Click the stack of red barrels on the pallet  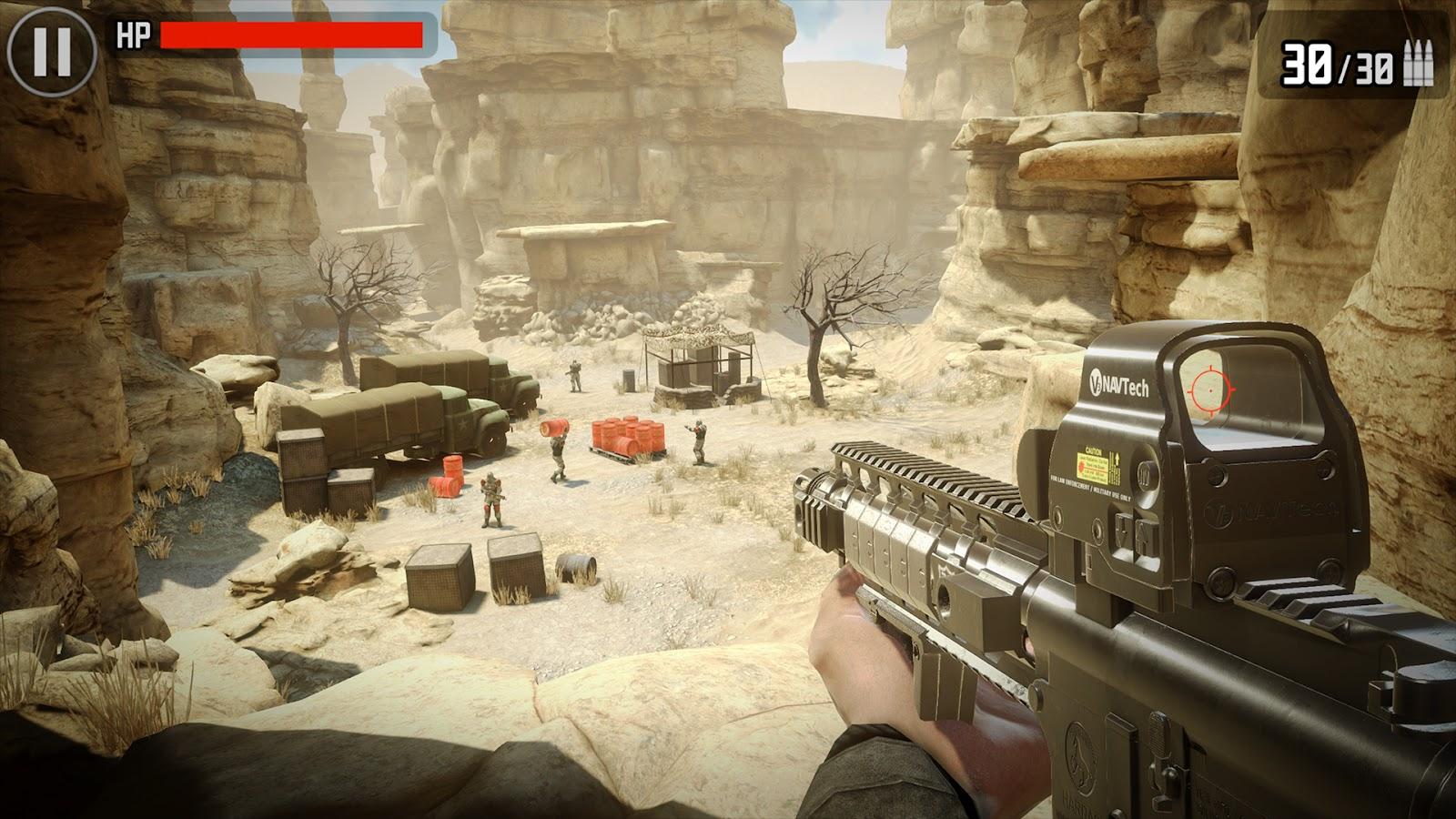tap(626, 435)
